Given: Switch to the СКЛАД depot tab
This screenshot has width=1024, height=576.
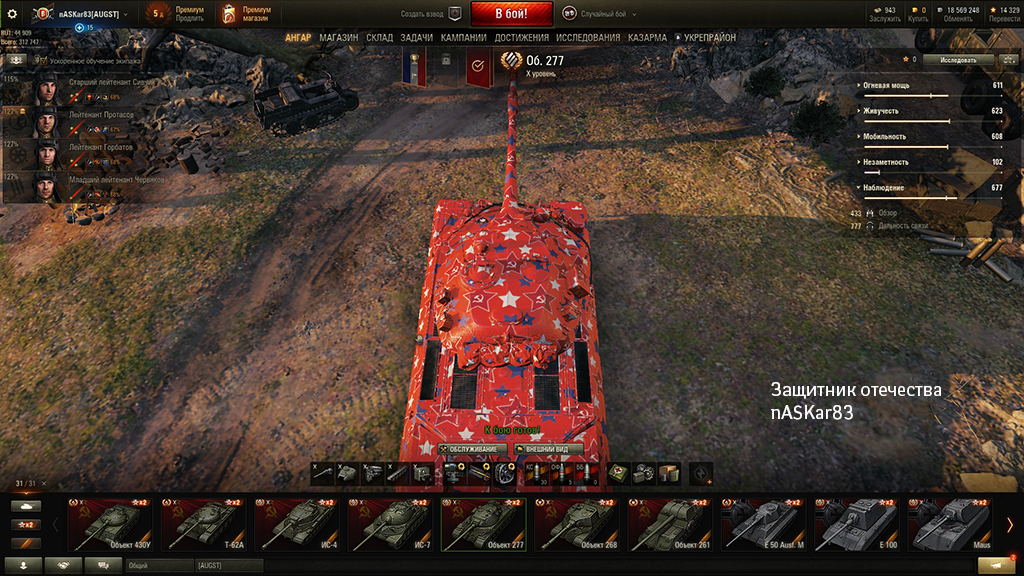Looking at the screenshot, I should point(379,38).
